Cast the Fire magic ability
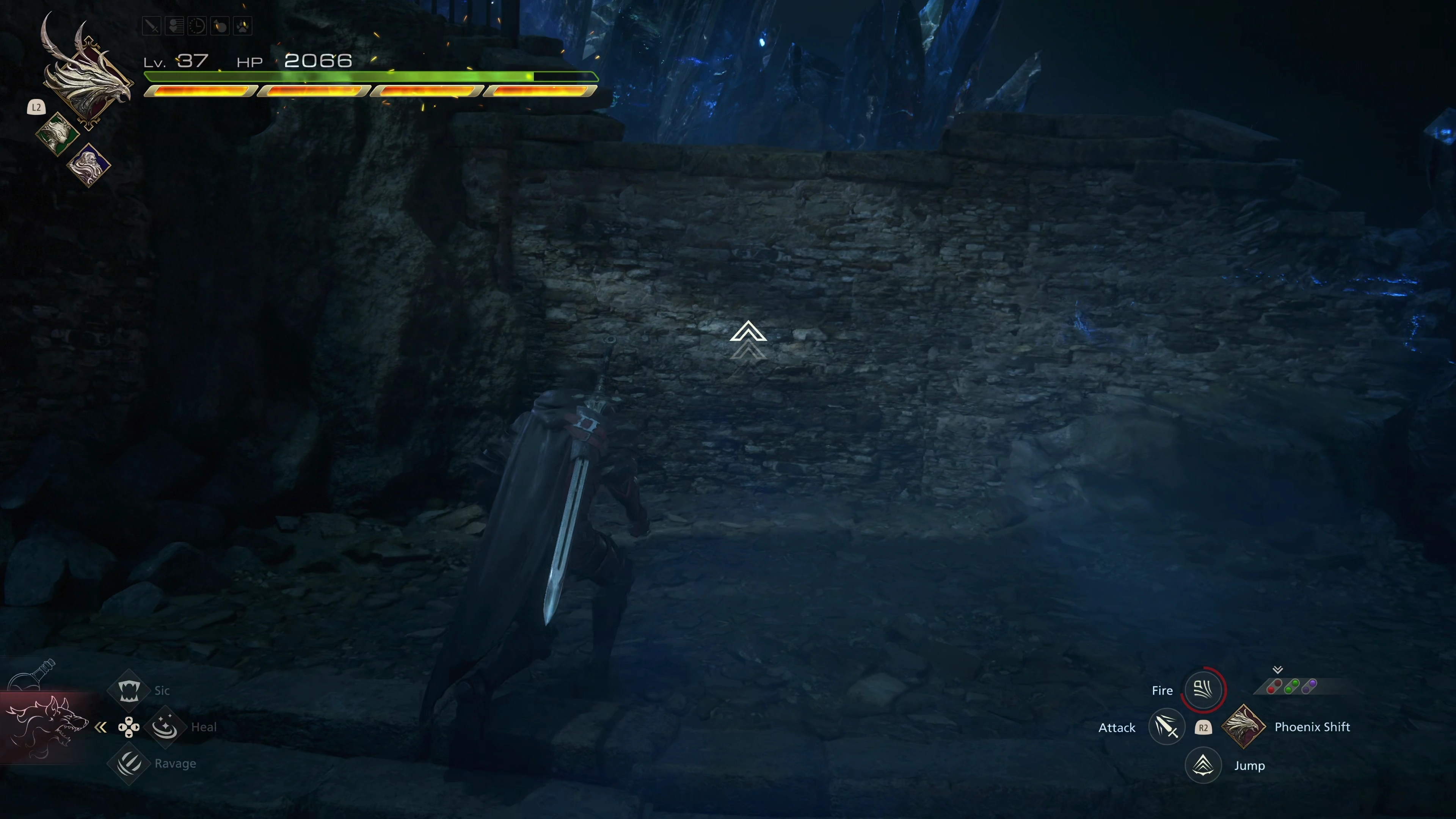The image size is (1456, 819). click(1203, 690)
